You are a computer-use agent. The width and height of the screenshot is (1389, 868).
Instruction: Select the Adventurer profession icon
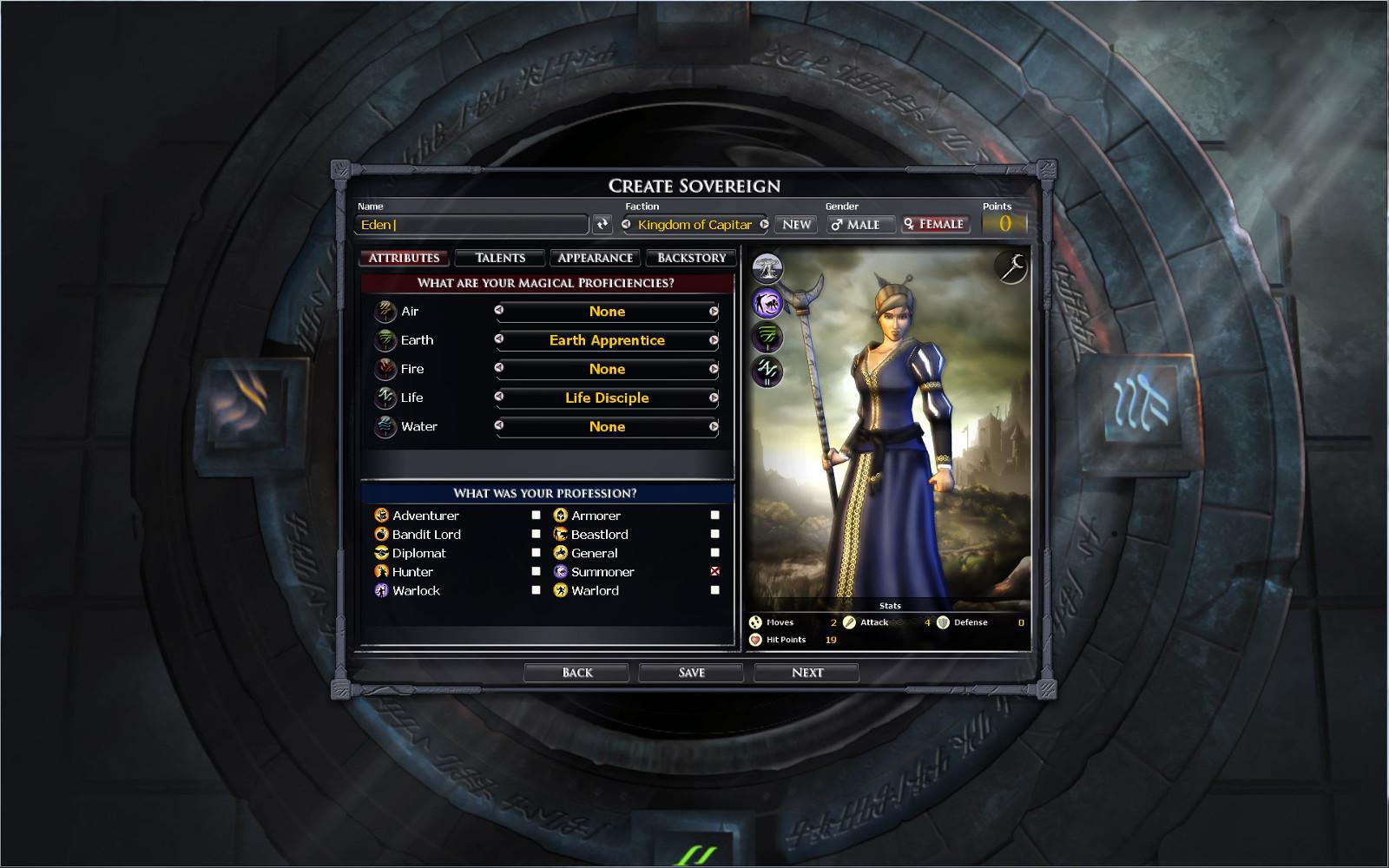(x=380, y=515)
